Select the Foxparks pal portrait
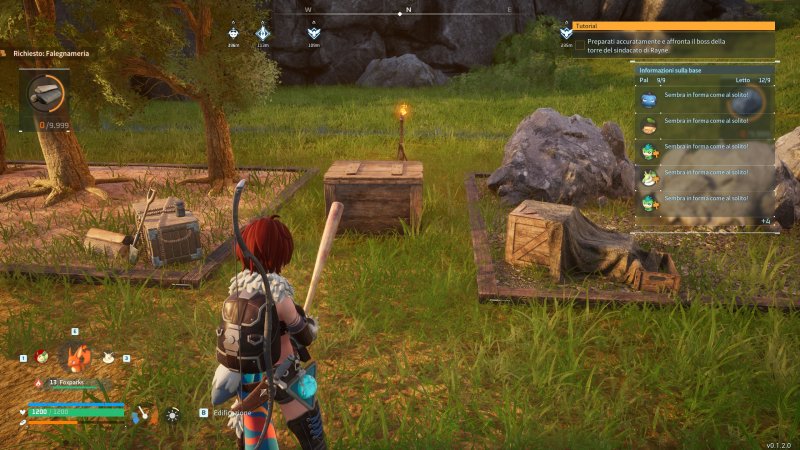800x450 pixels. click(75, 355)
